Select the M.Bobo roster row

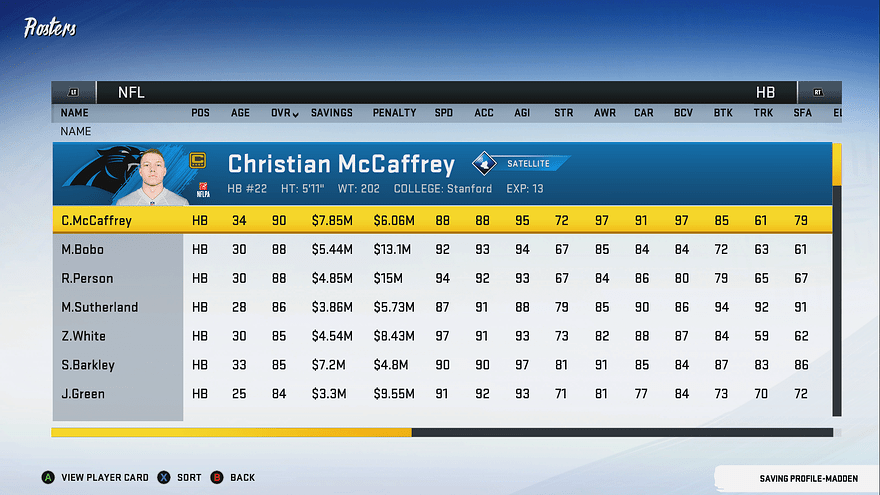[x=440, y=249]
